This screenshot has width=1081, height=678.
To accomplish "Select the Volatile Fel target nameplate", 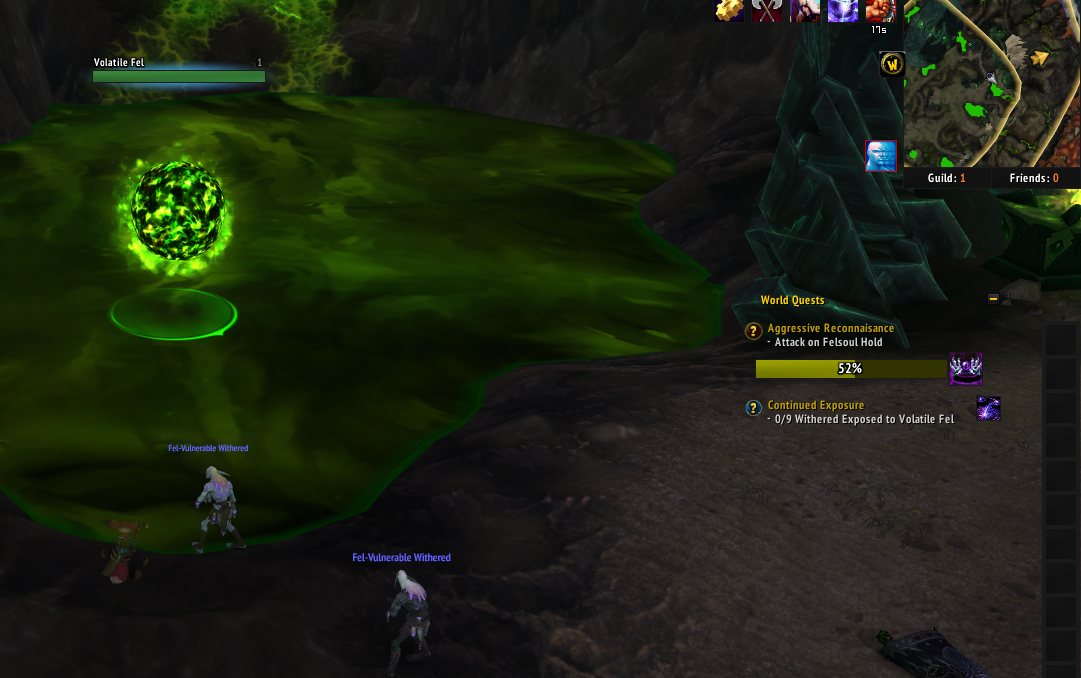I will coord(179,70).
